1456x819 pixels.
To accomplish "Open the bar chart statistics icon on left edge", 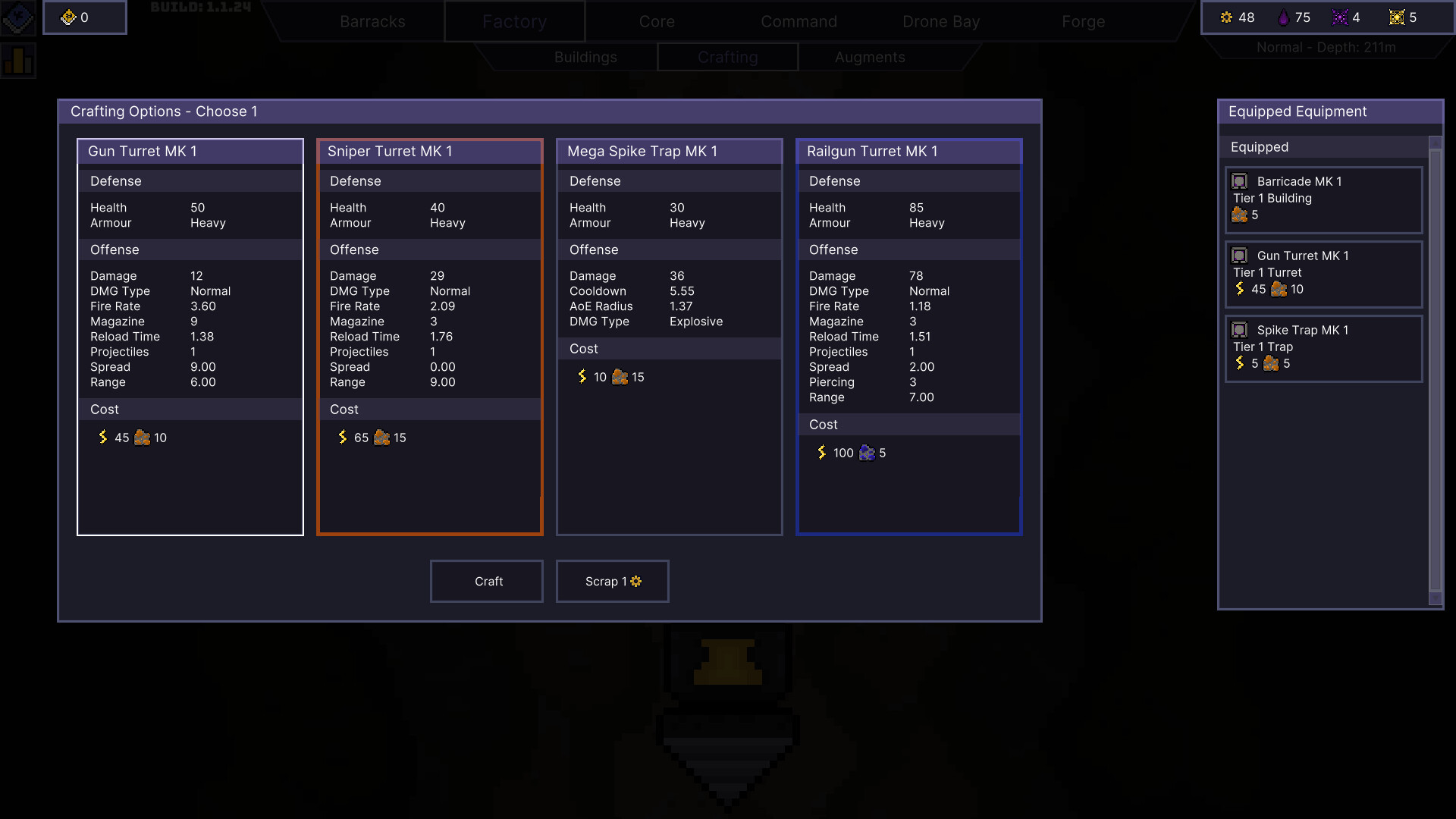I will point(20,61).
